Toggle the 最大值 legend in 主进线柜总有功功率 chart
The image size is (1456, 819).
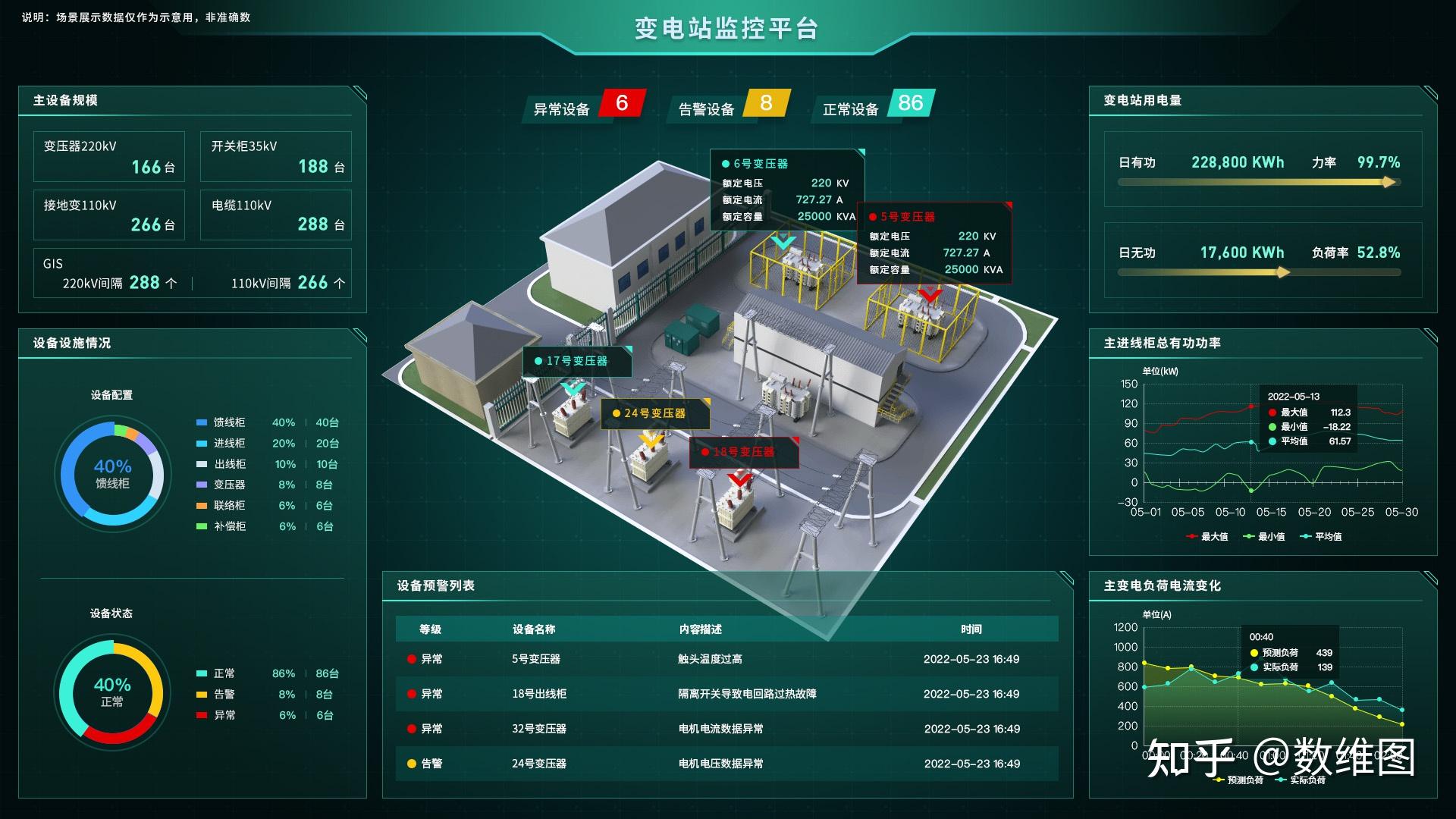click(x=1209, y=536)
